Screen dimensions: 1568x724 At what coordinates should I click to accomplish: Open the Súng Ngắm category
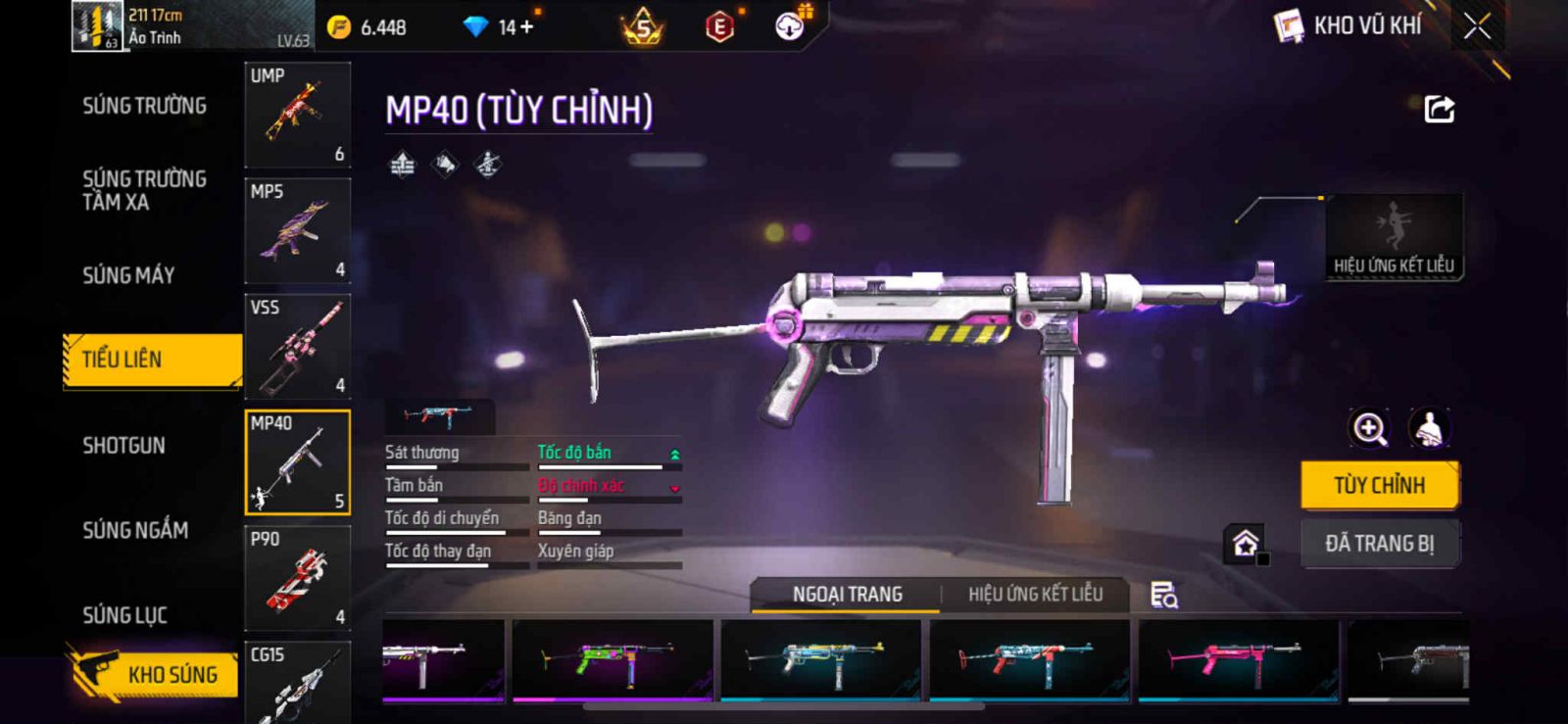tap(135, 530)
